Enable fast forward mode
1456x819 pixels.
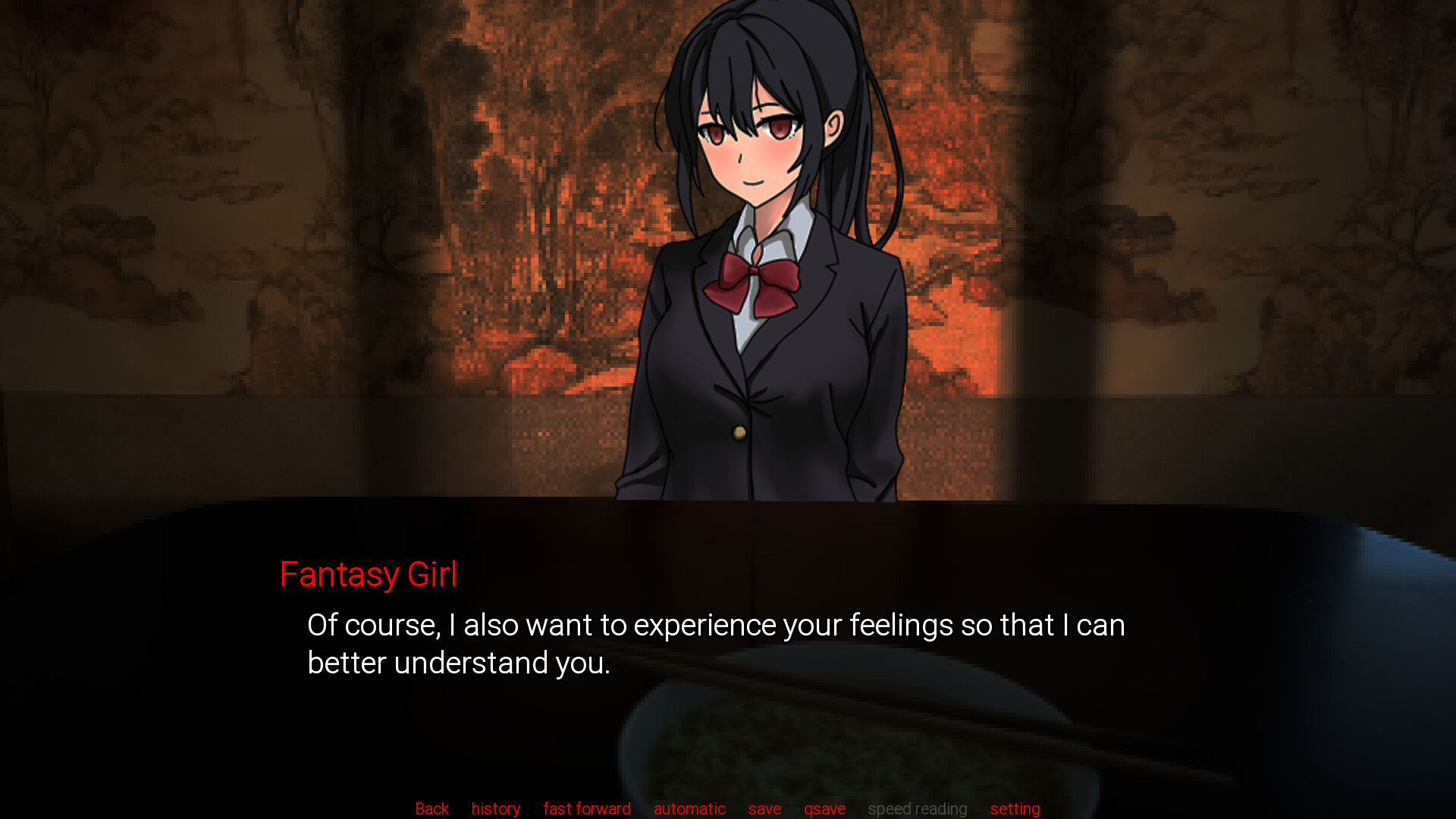[586, 808]
